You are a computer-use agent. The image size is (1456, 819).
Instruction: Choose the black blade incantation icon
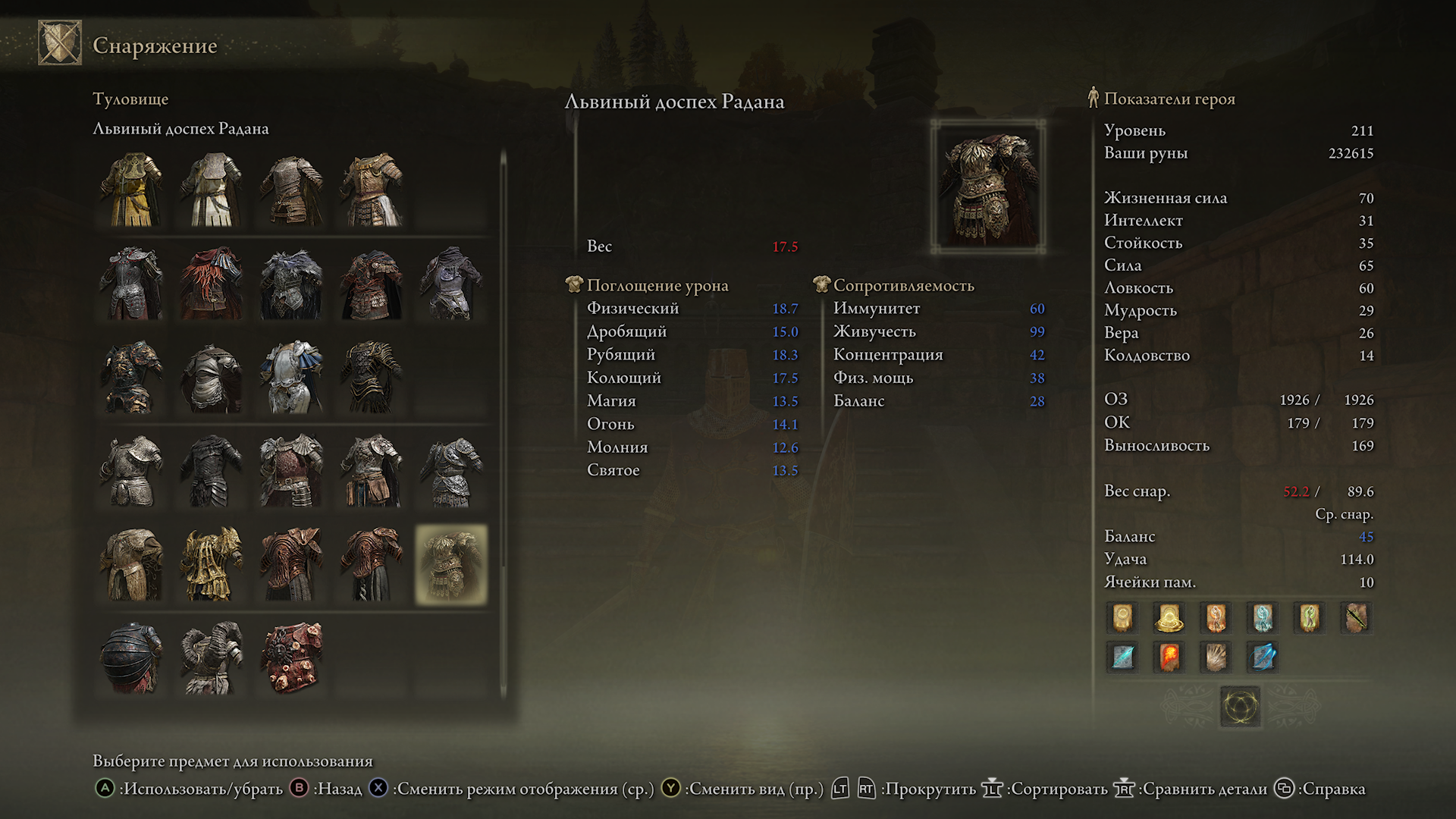click(x=1356, y=618)
